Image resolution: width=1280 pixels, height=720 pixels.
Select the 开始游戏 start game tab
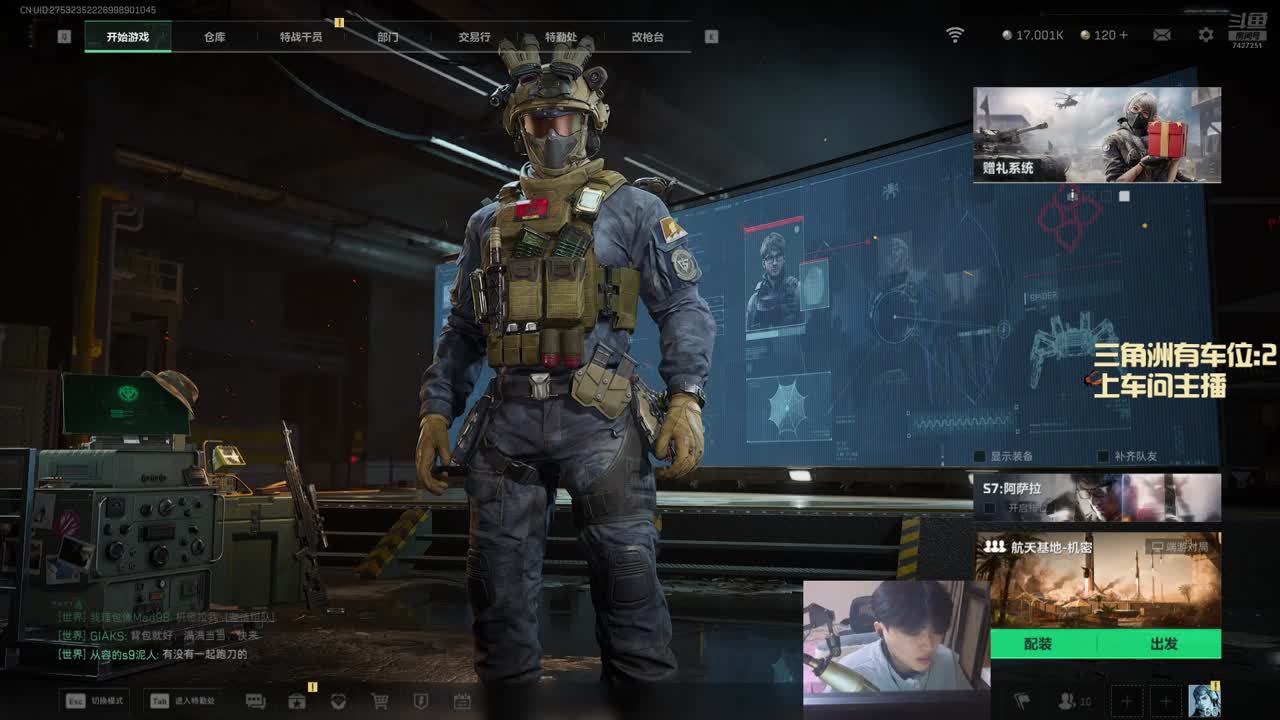128,37
